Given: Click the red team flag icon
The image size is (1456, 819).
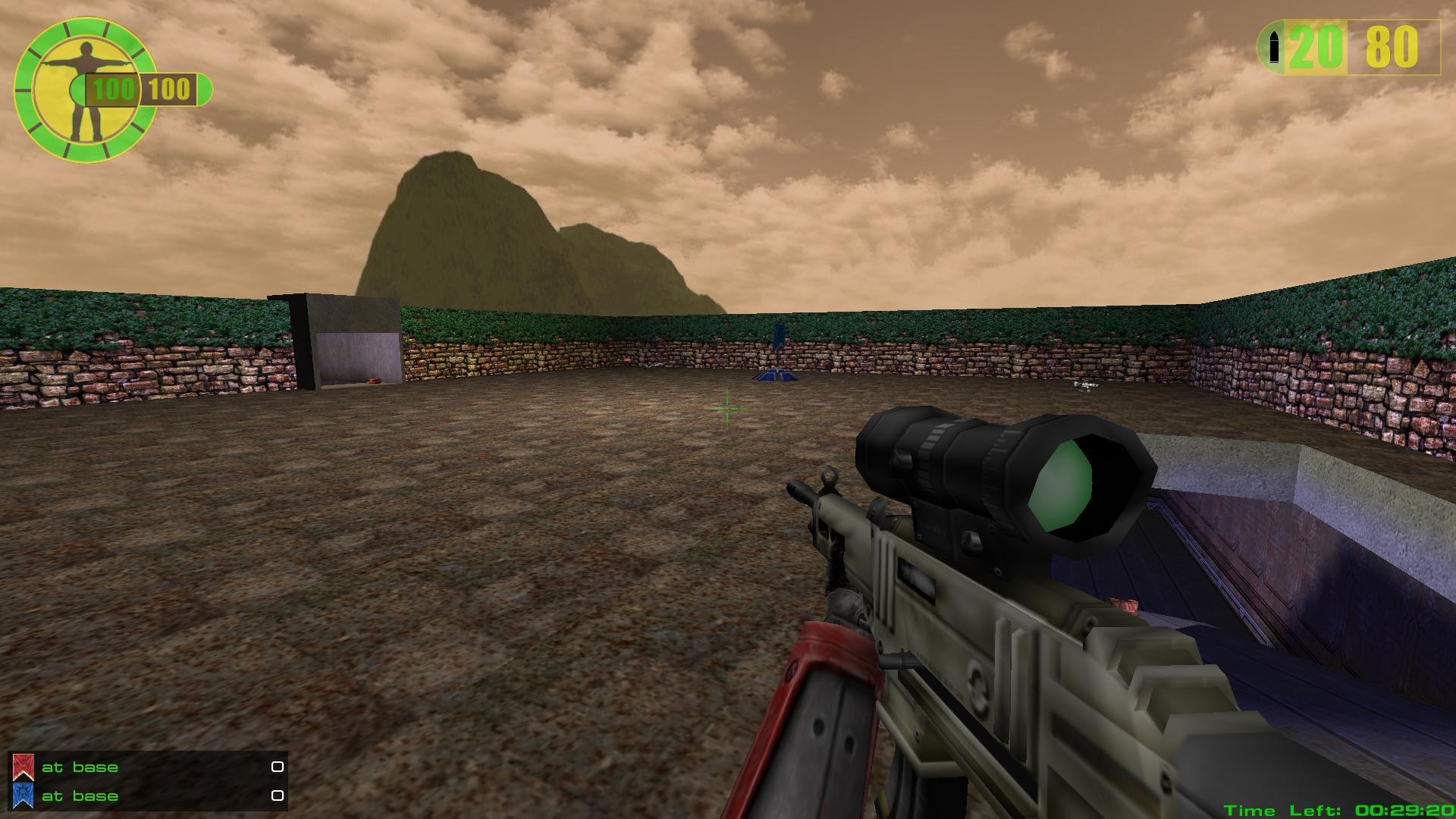Looking at the screenshot, I should pos(23,767).
